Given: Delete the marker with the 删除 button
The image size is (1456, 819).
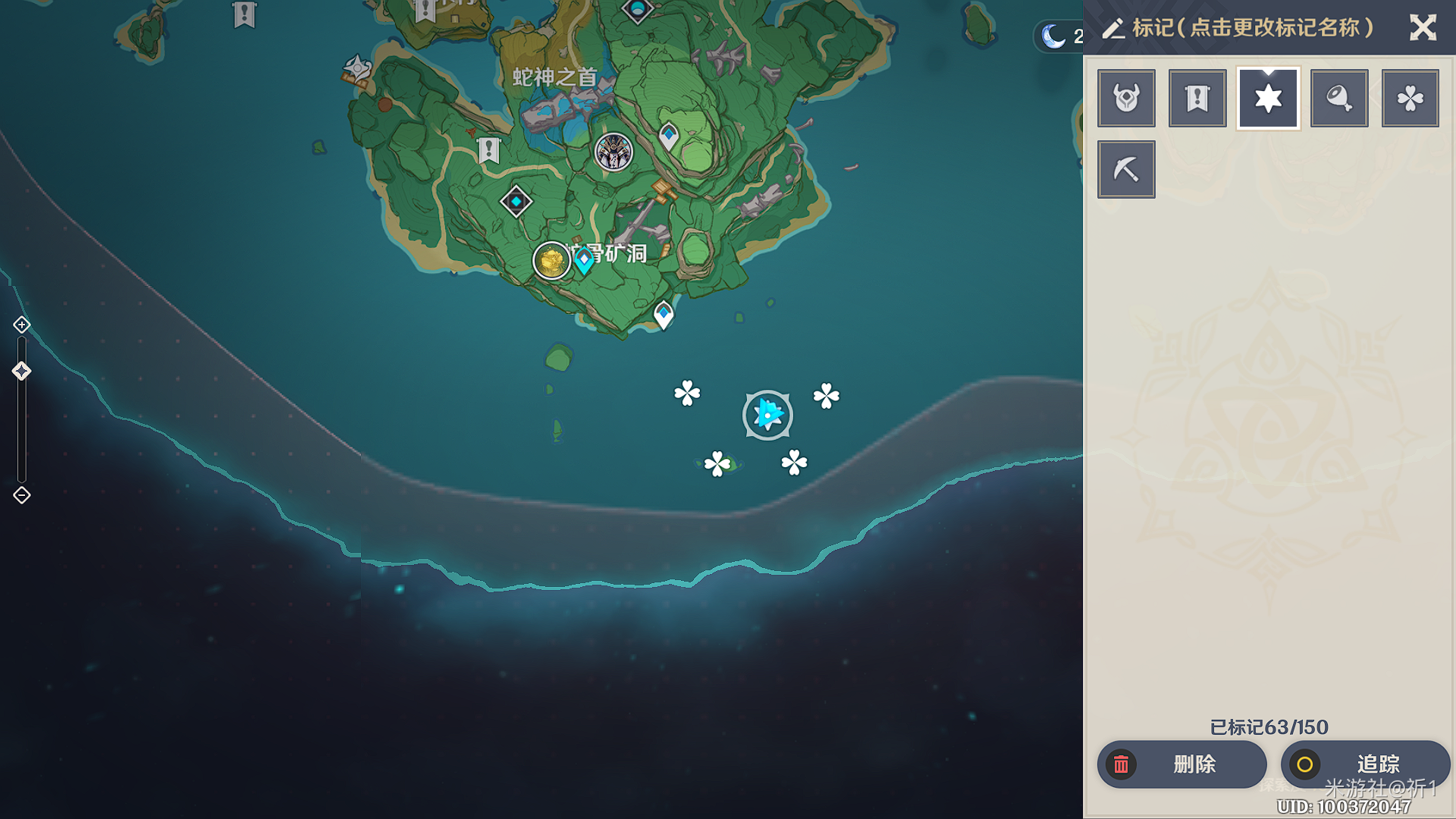Looking at the screenshot, I should point(1181,764).
